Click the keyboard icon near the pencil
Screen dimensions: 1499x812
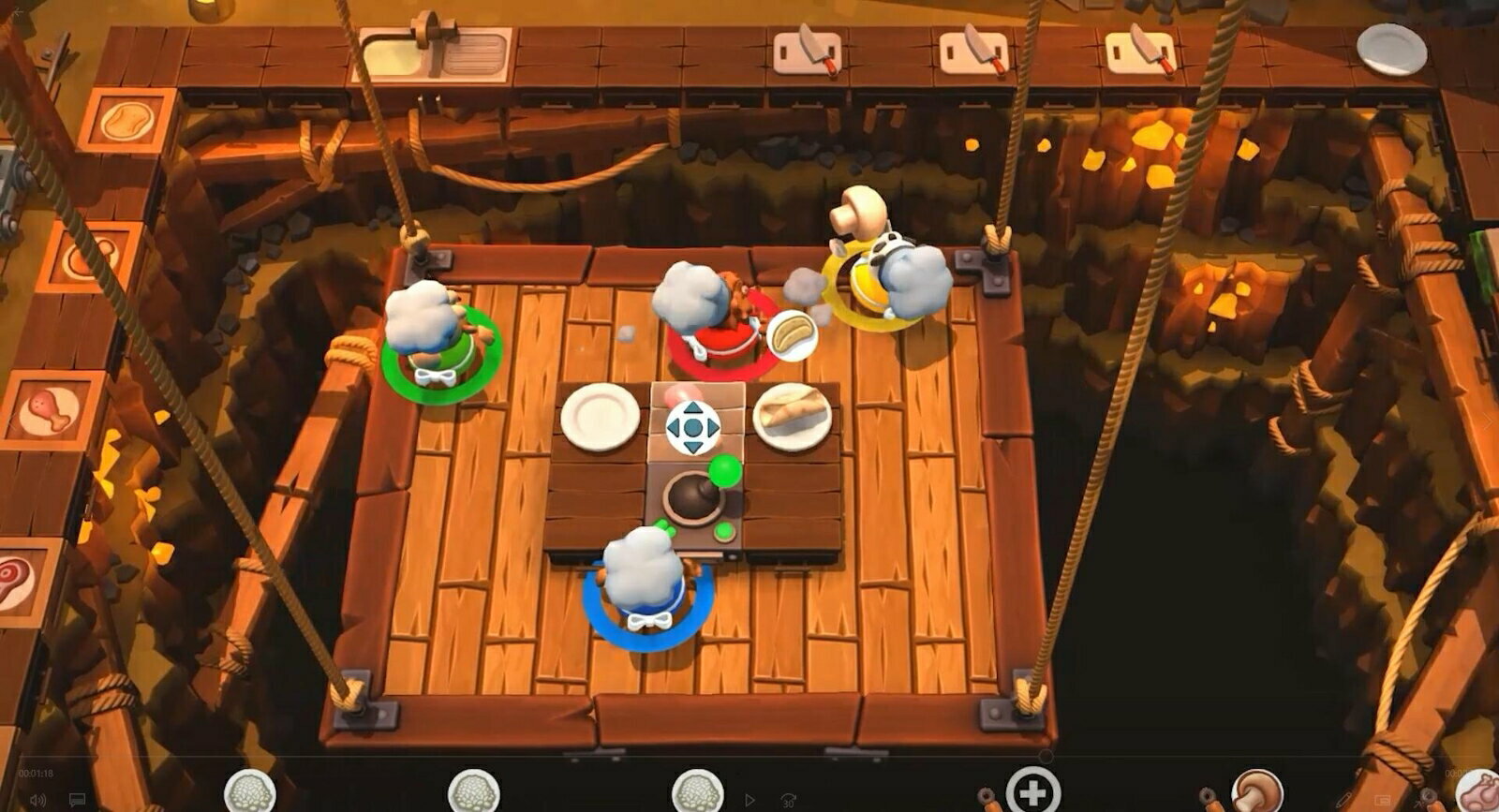click(1383, 799)
